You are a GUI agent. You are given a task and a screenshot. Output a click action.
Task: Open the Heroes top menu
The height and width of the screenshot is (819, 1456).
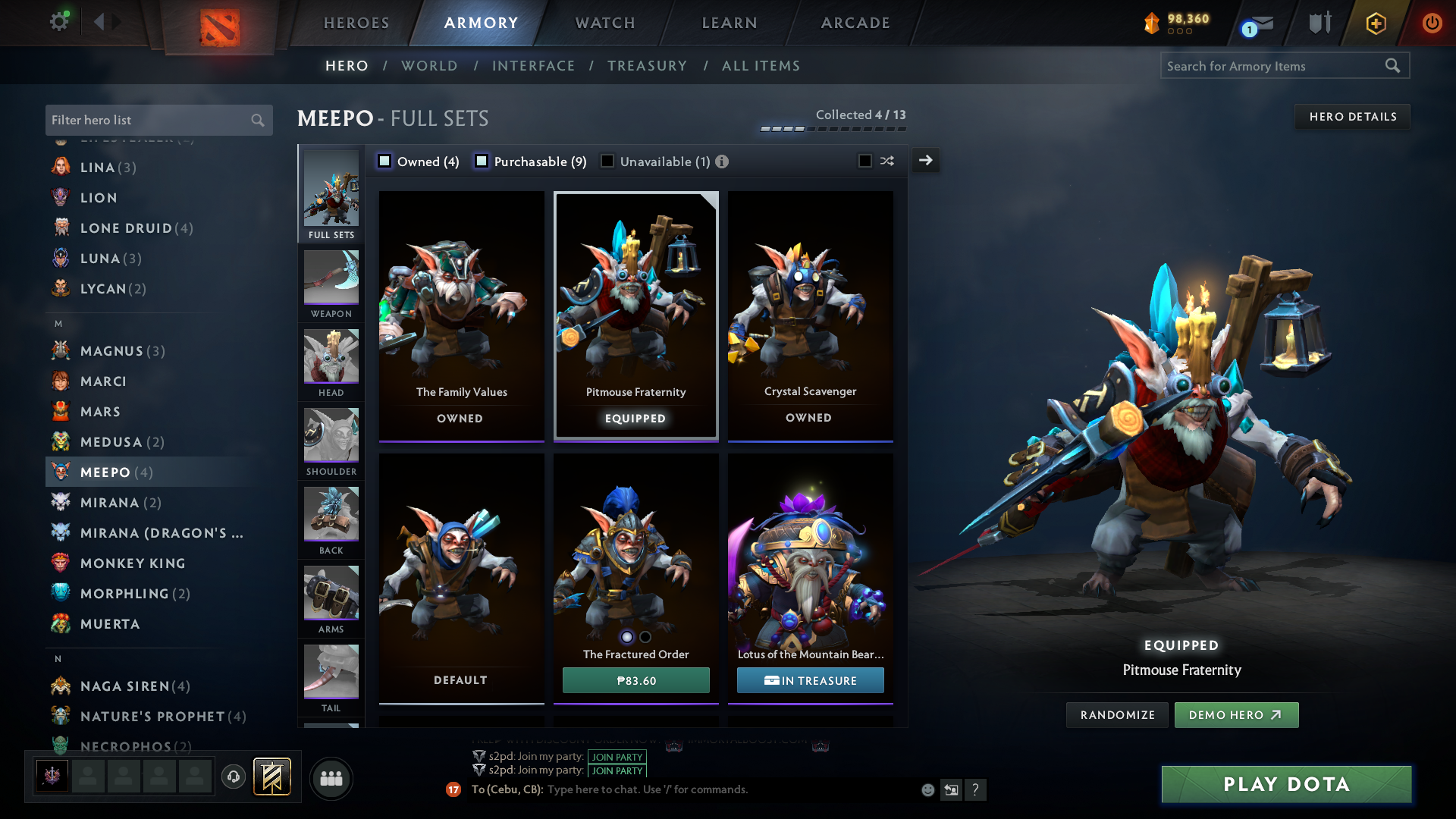[356, 23]
